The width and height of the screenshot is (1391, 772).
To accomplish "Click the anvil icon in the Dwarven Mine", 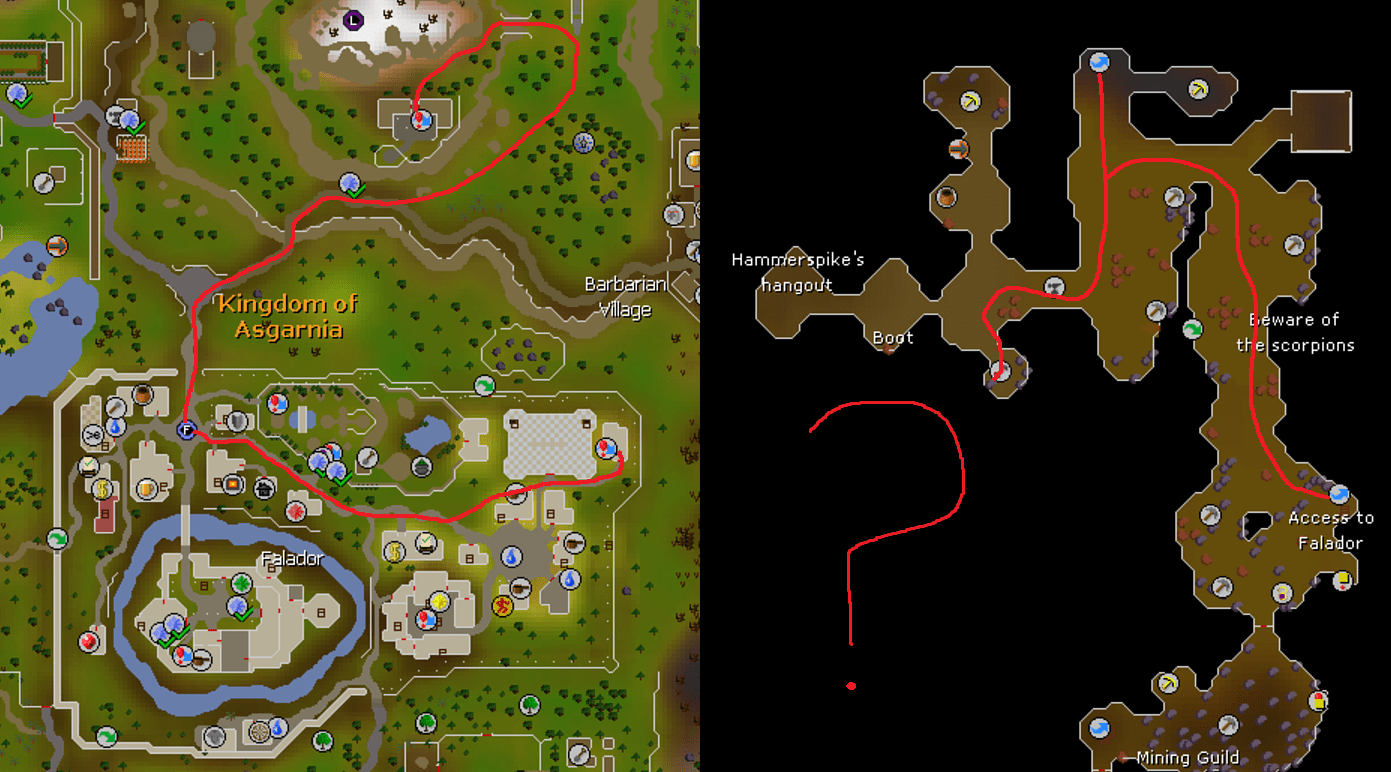I will coord(1055,285).
